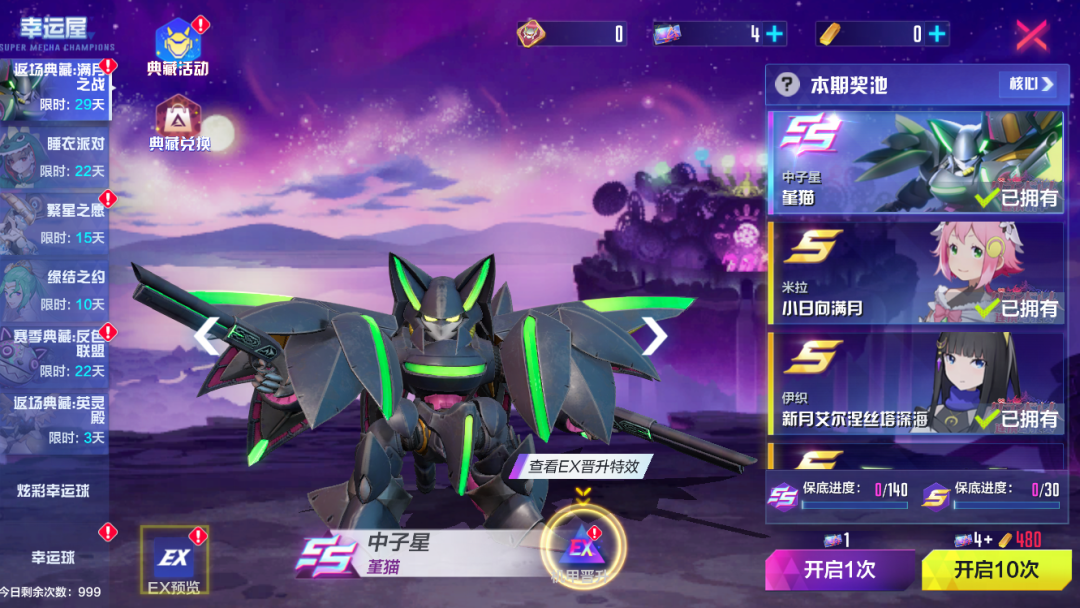Open prize pool help question mark

point(788,85)
